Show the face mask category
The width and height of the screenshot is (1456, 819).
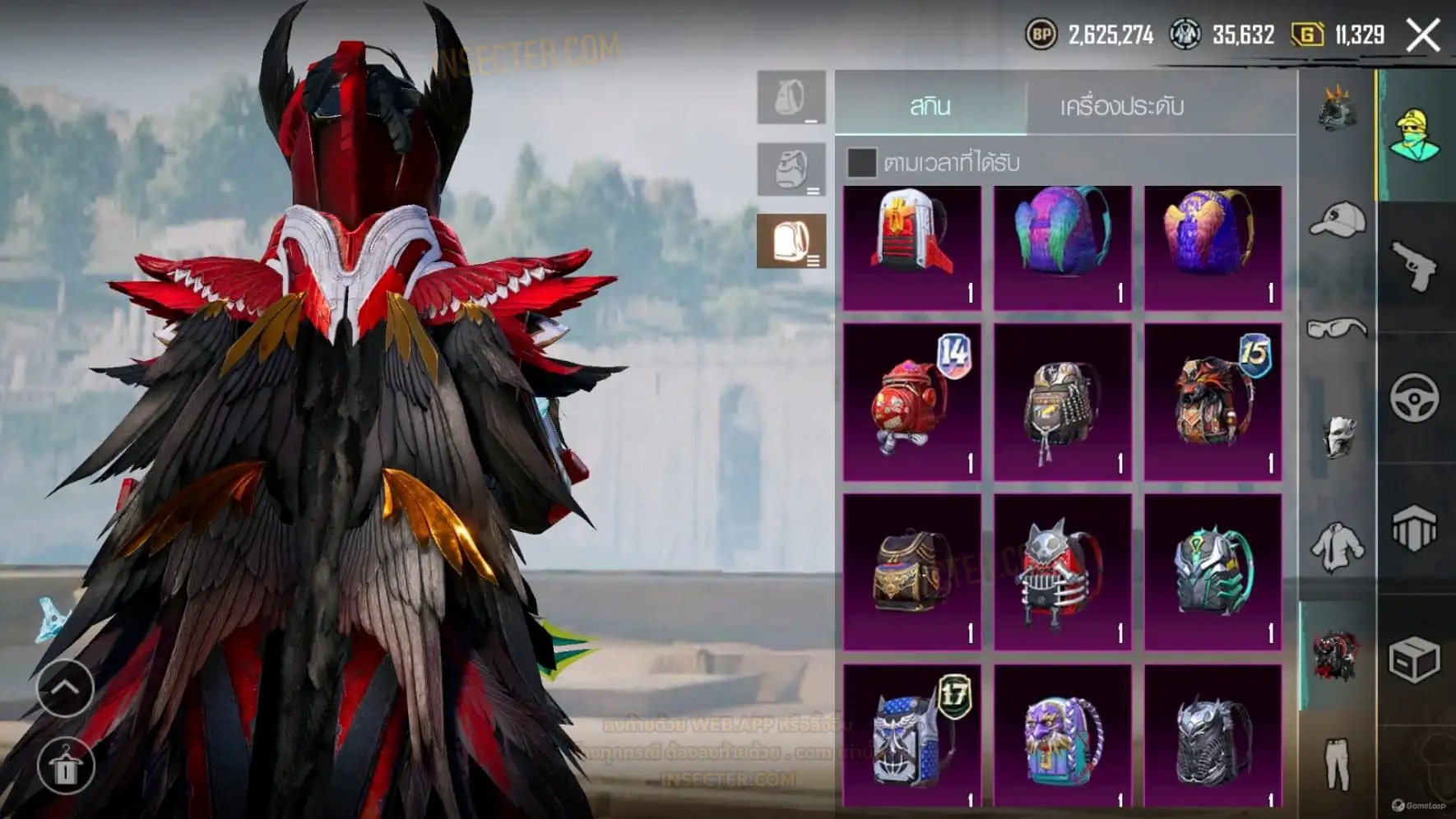1337,436
